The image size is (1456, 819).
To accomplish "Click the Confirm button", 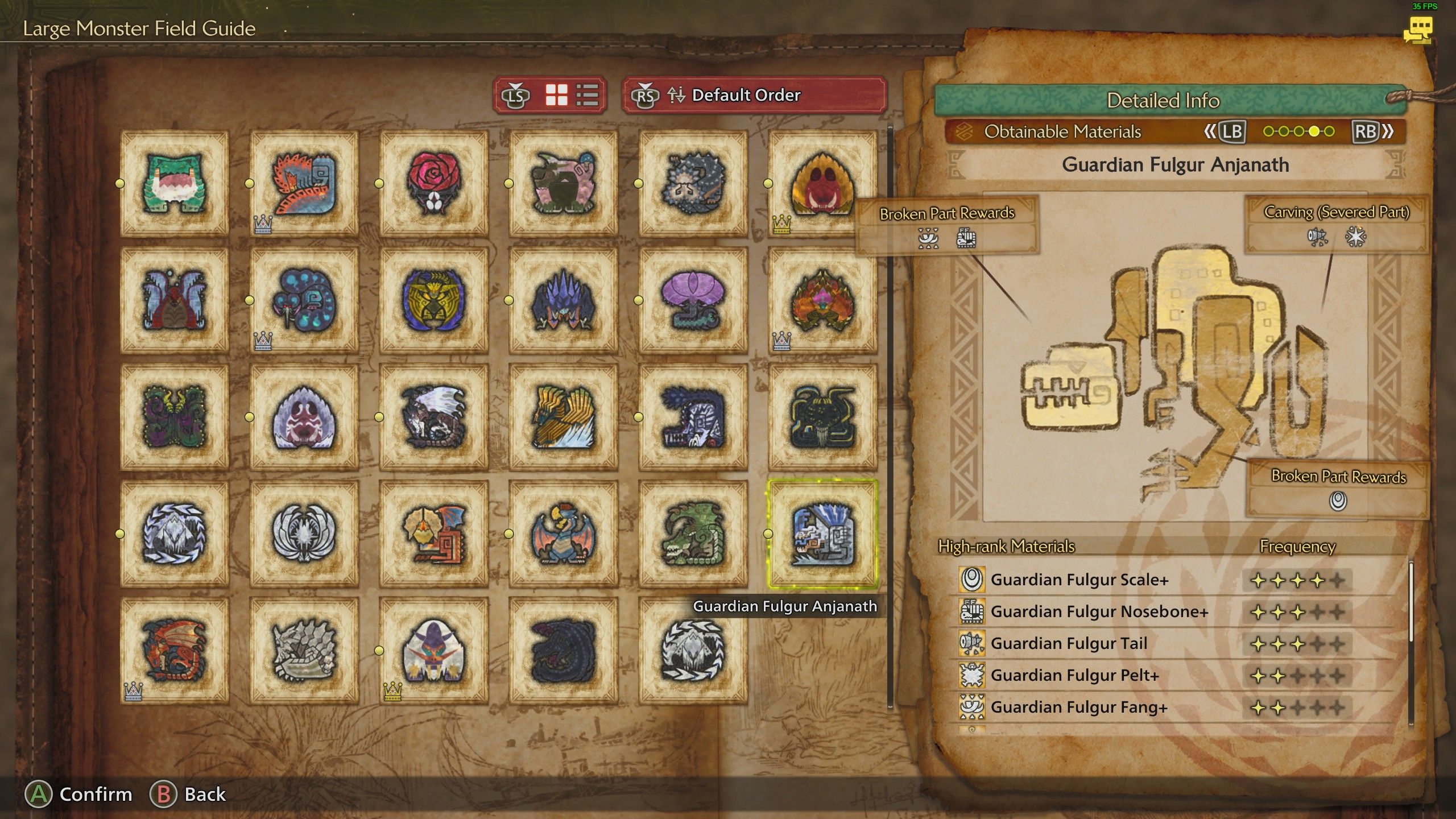I will tap(78, 794).
